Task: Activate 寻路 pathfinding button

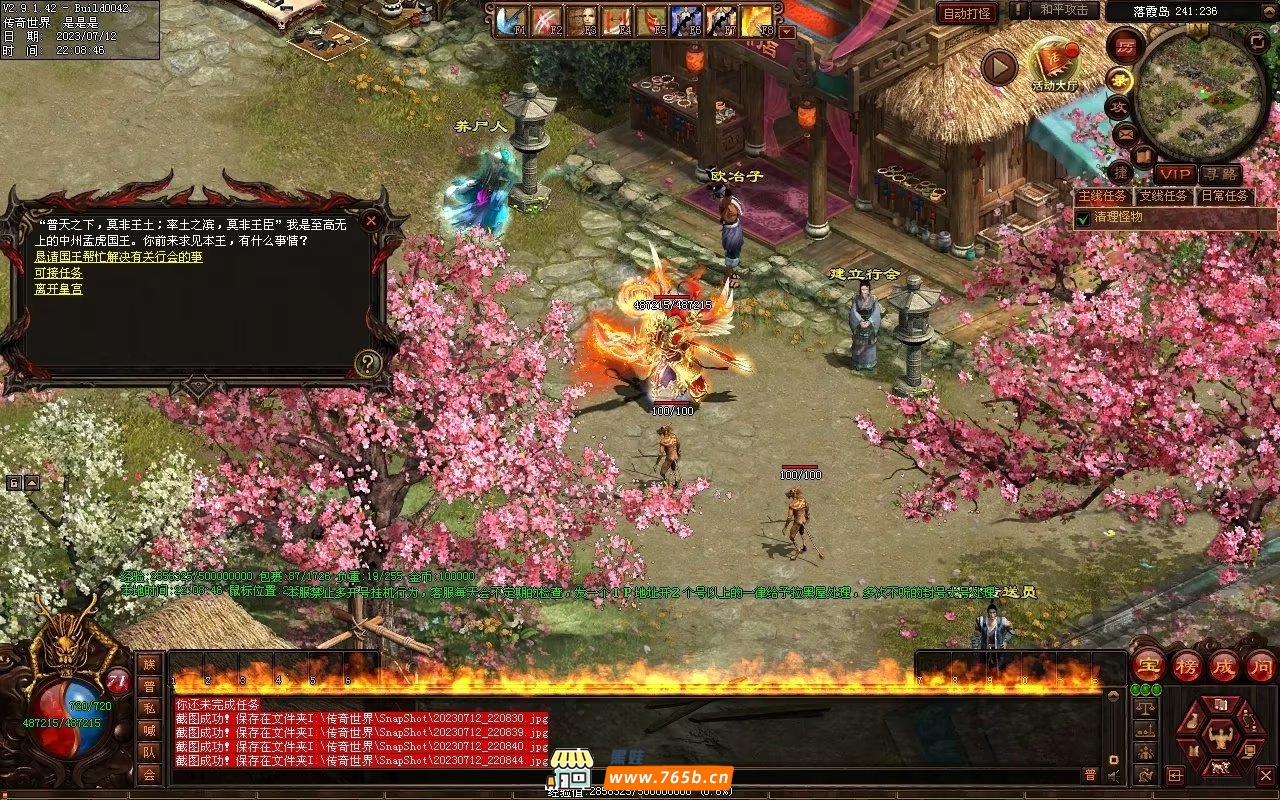Action: point(1219,175)
